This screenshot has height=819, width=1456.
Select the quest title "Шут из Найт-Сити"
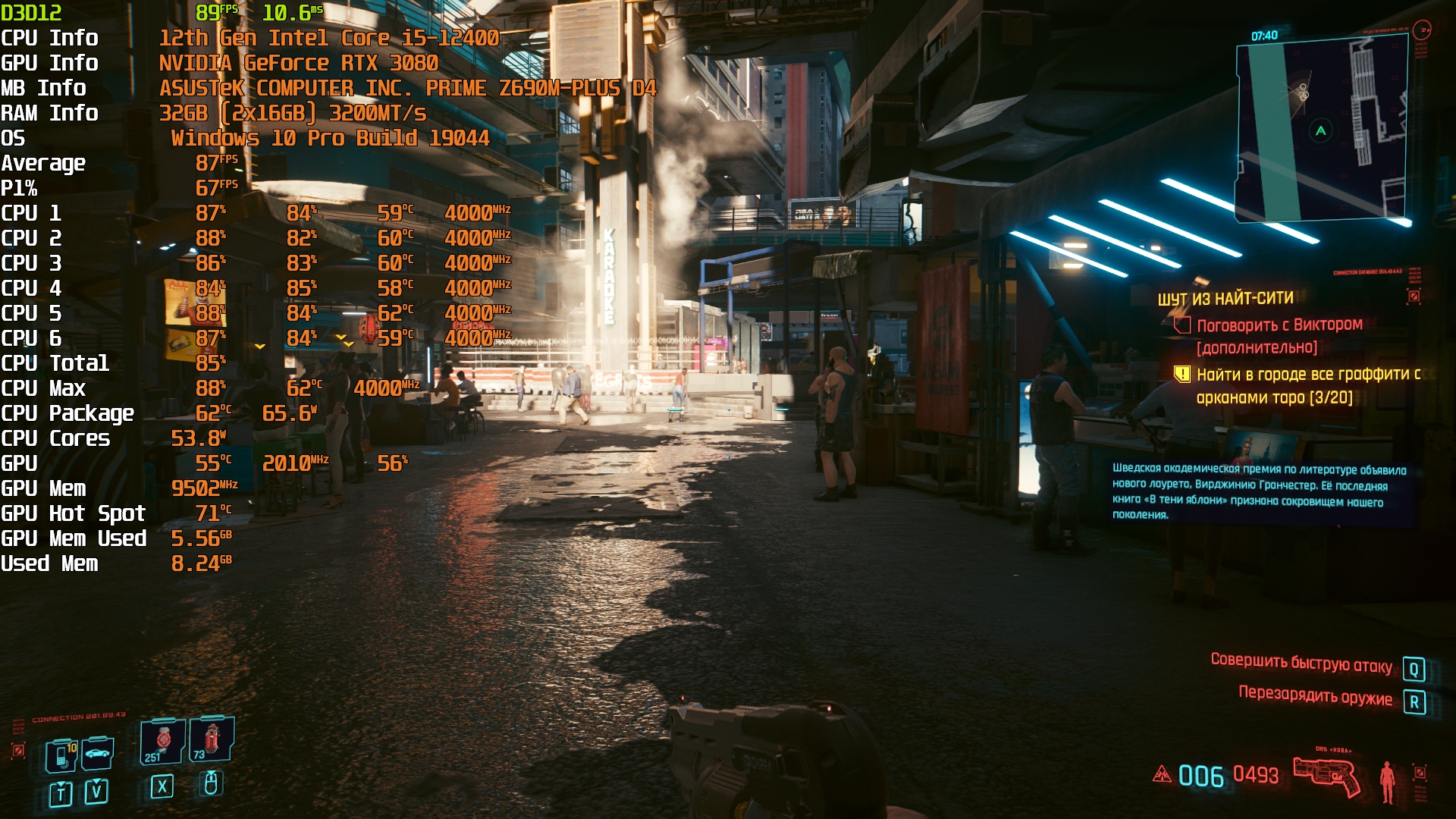[1225, 299]
